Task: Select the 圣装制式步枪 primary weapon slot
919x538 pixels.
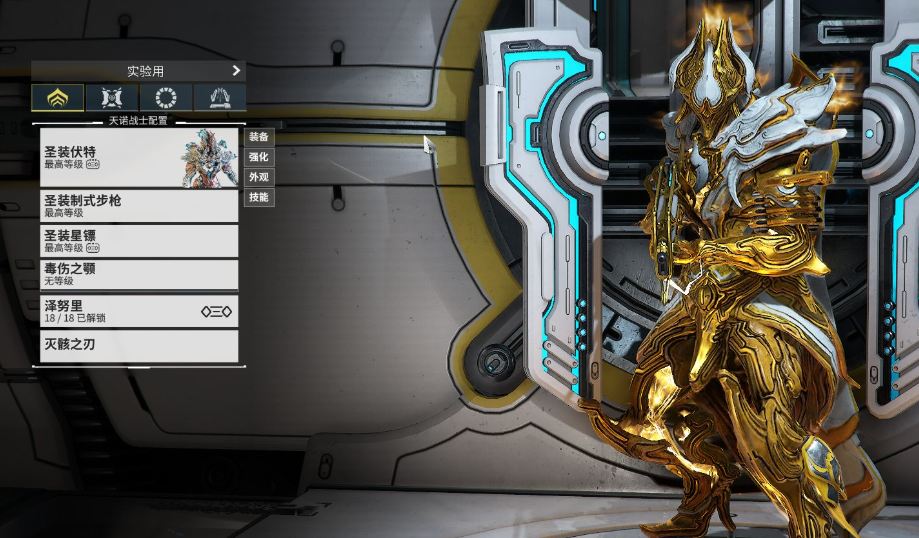Action: [x=139, y=206]
